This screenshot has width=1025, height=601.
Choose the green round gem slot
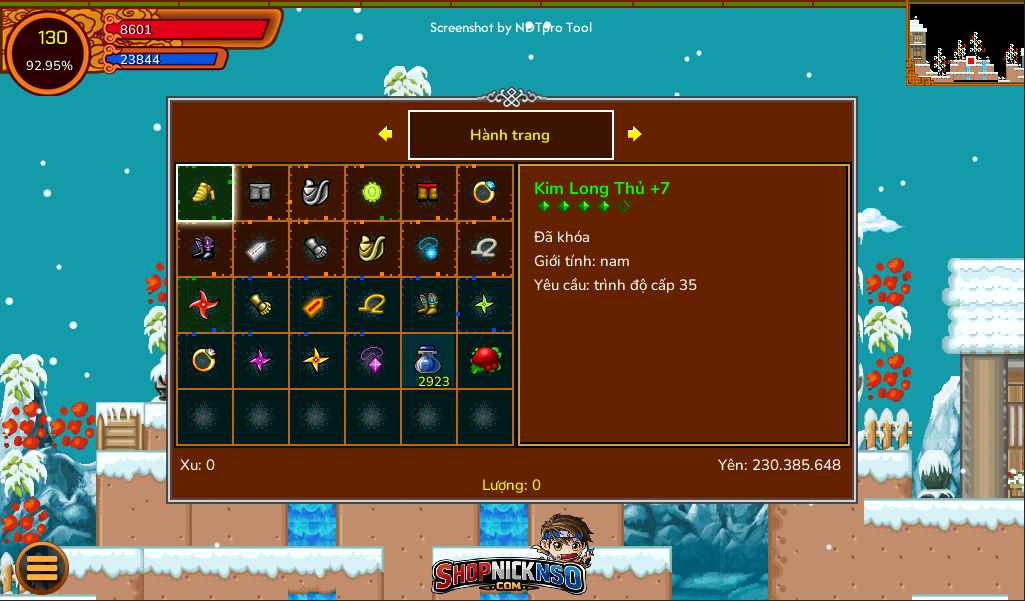[x=373, y=193]
